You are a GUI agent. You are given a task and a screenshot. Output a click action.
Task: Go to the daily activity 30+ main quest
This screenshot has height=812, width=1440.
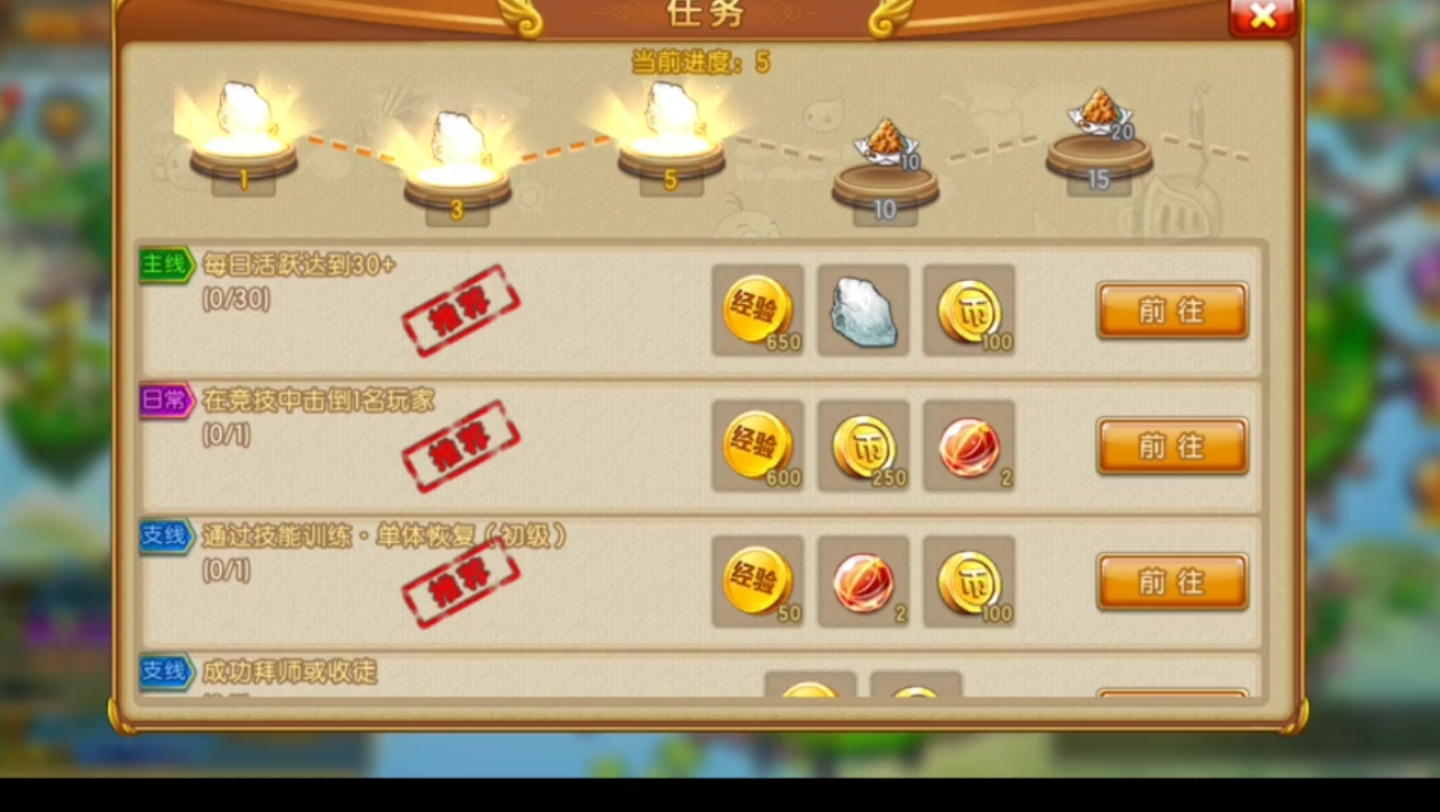[1172, 310]
